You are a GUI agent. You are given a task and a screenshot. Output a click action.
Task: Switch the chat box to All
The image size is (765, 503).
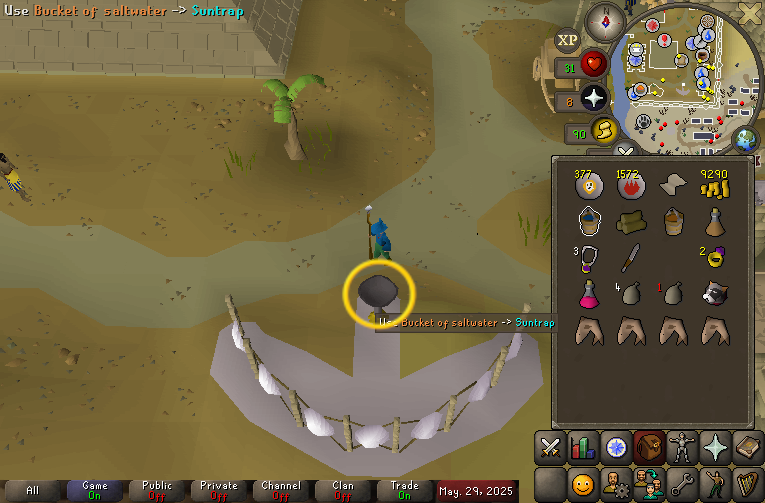coord(33,490)
